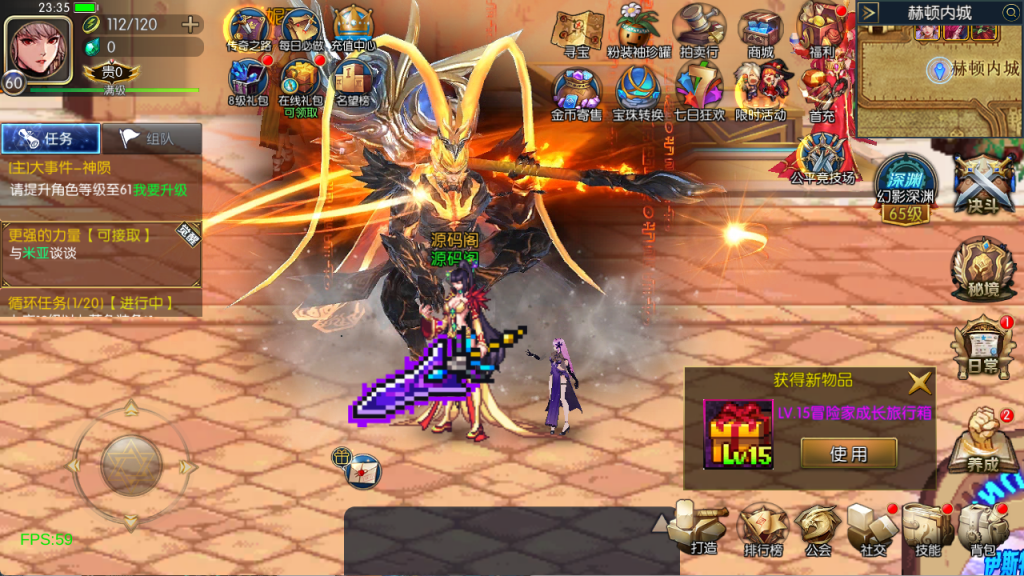1024x576 pixels.
Task: Close the new item obtained popup
Action: (919, 381)
